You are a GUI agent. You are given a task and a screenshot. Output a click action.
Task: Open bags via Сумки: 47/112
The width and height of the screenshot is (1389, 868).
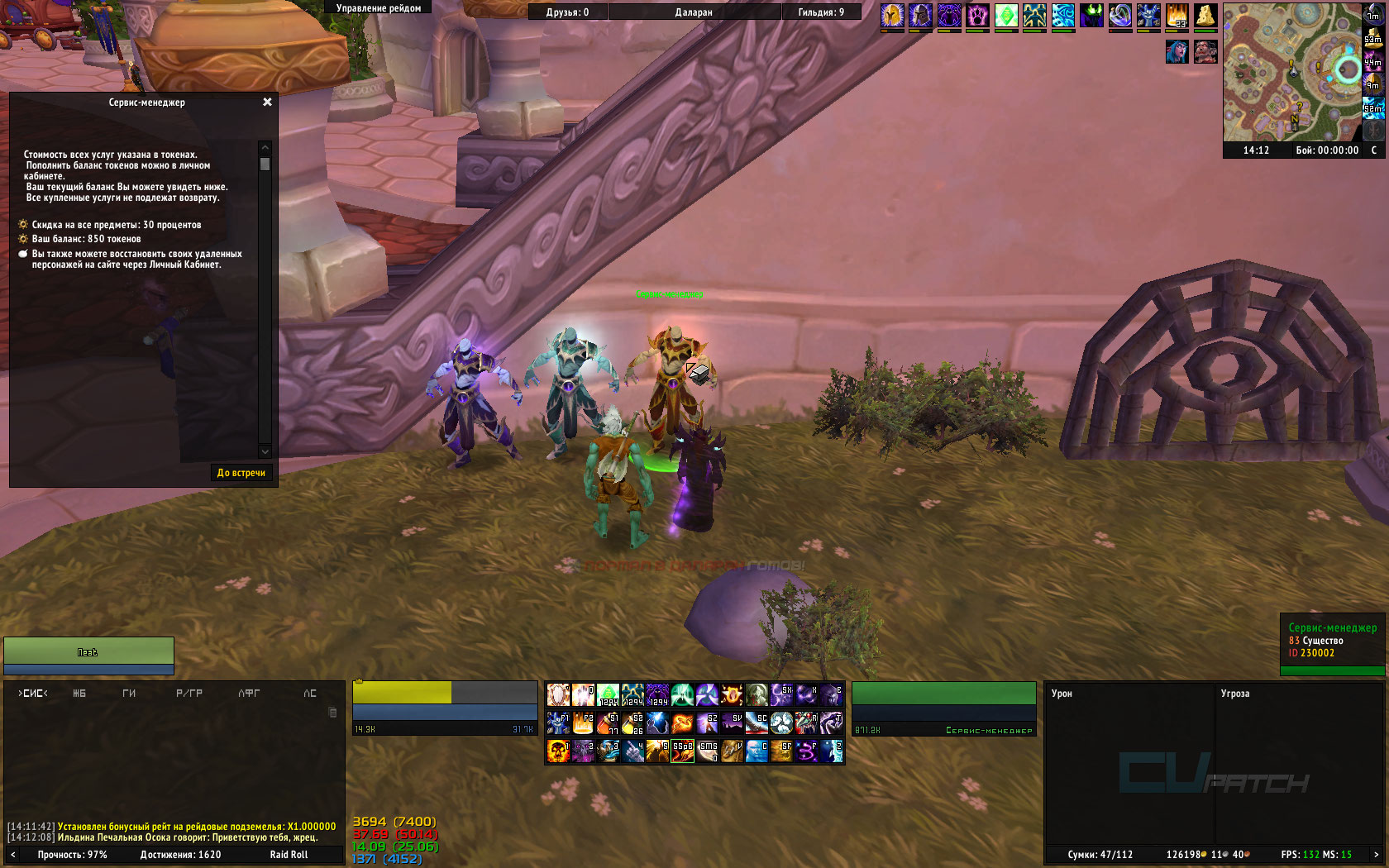1100,855
